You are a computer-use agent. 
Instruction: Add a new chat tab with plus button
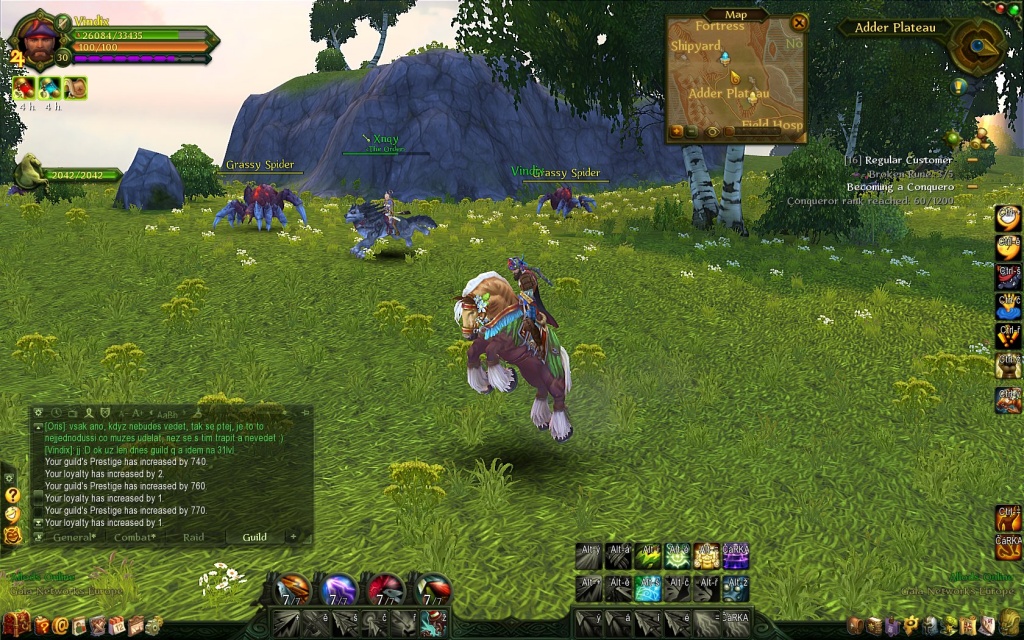pyautogui.click(x=293, y=537)
